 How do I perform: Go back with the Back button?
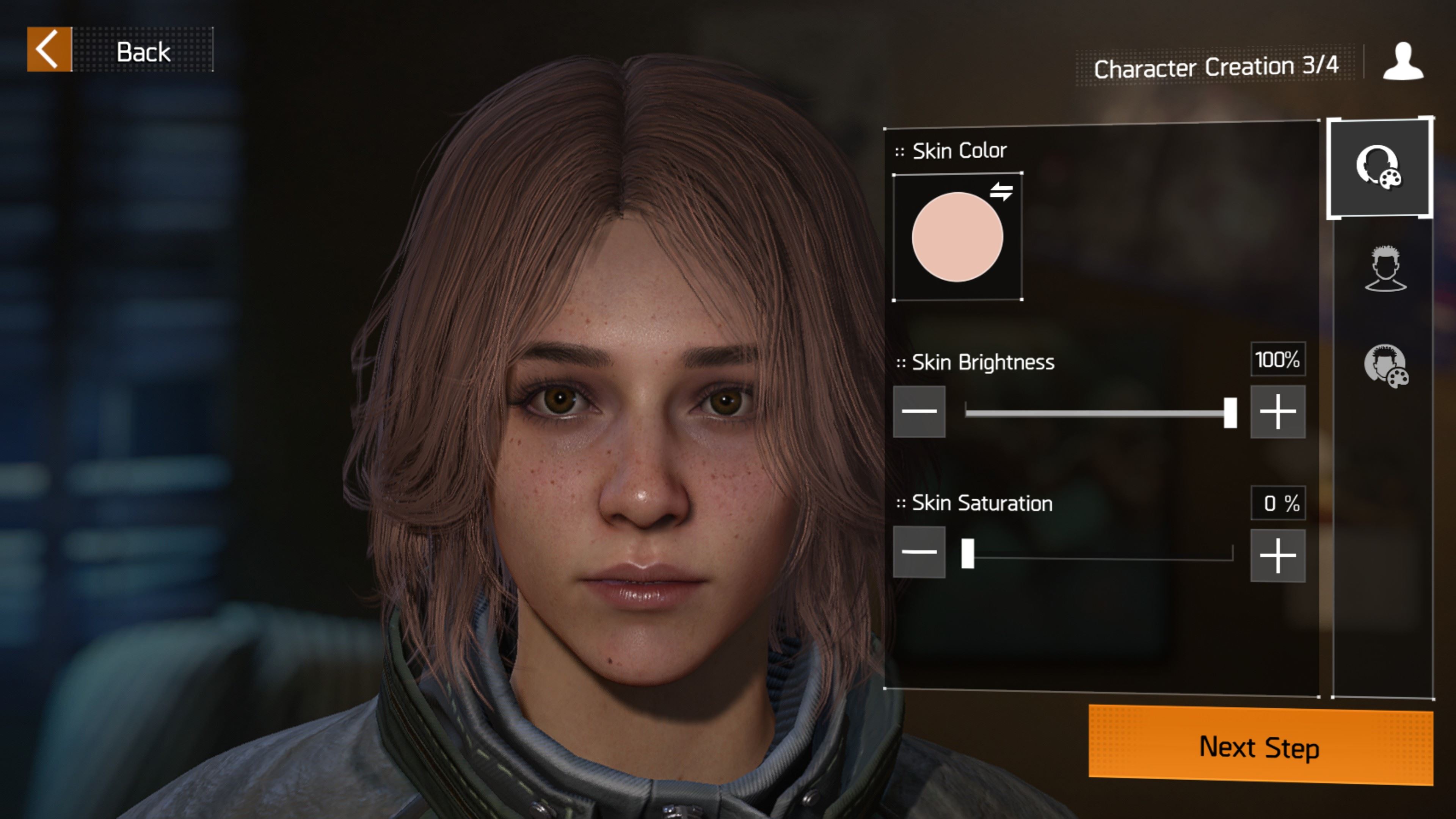(120, 50)
